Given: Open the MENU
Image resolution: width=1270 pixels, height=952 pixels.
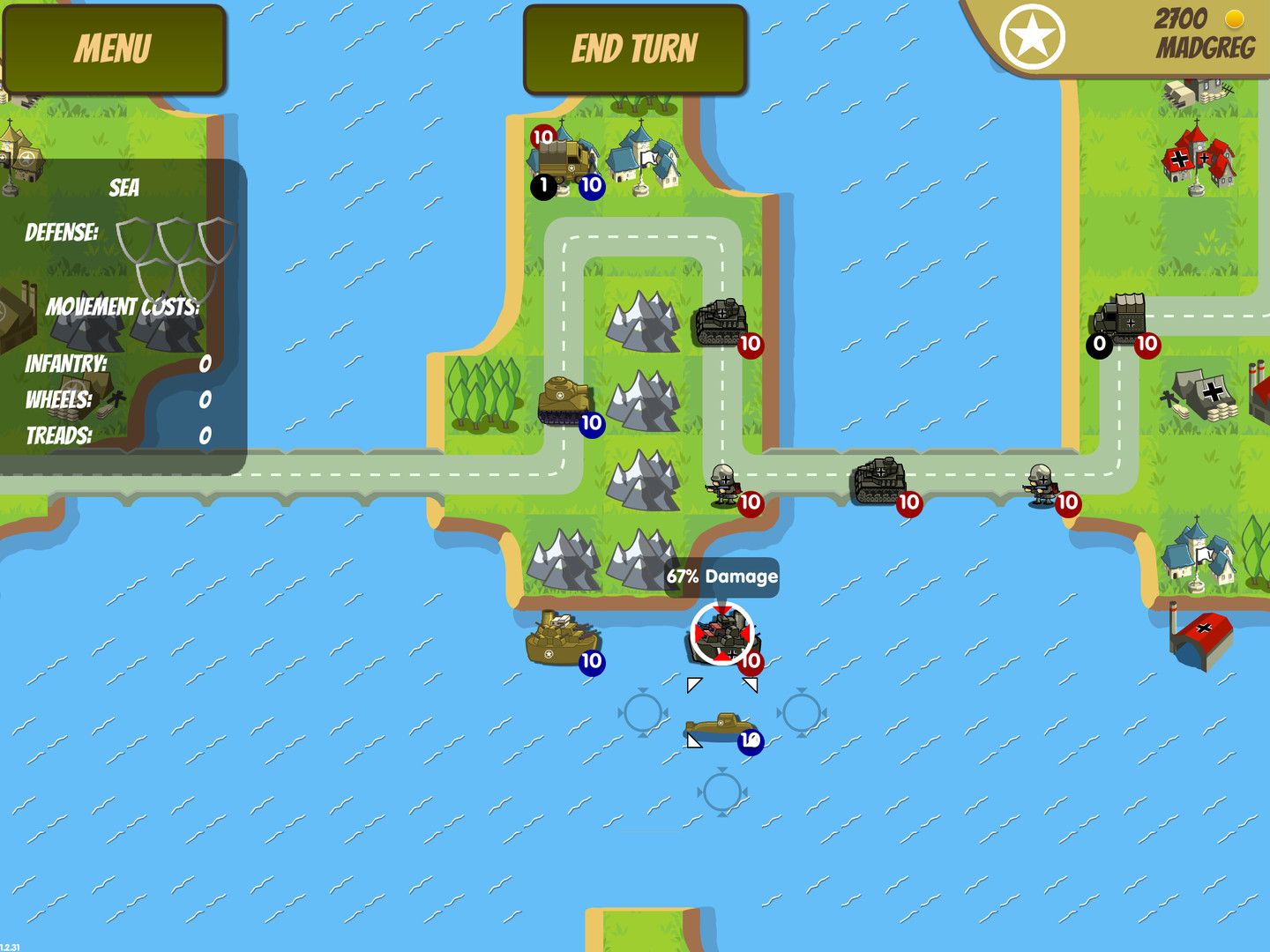Looking at the screenshot, I should point(115,48).
